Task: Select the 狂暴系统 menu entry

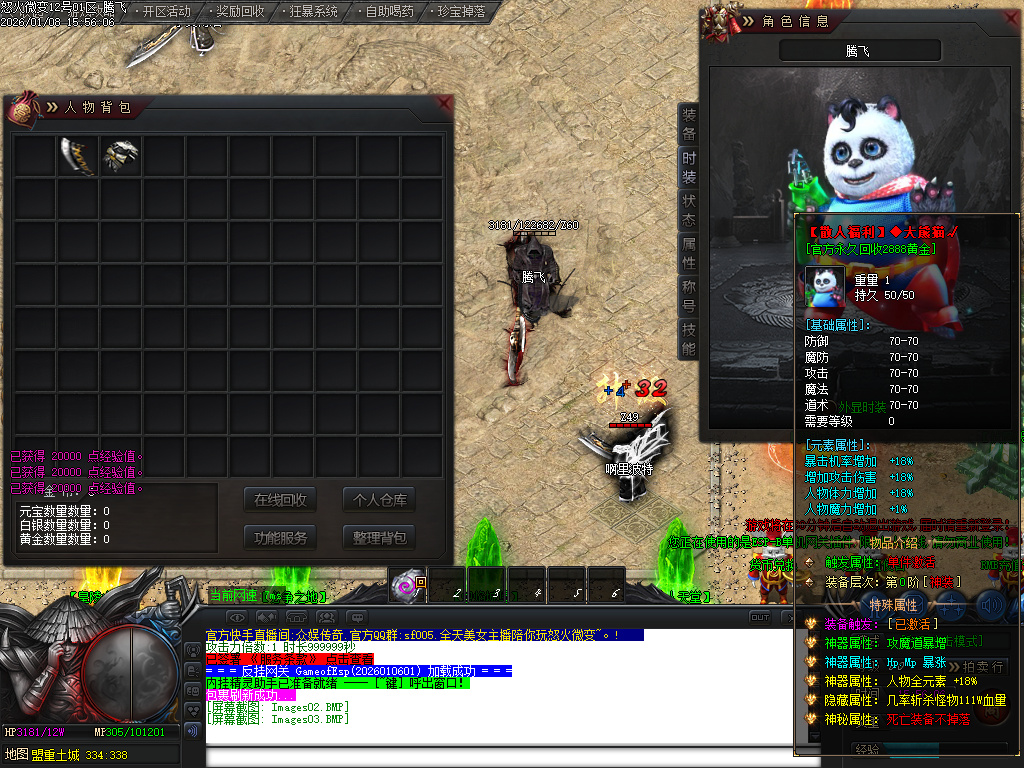Action: [x=313, y=12]
